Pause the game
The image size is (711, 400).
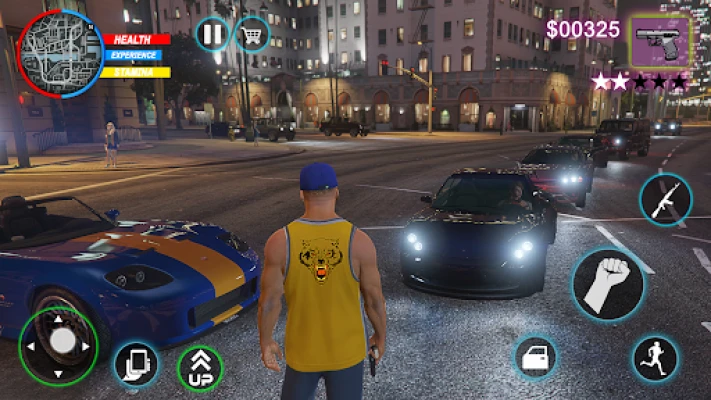212,35
